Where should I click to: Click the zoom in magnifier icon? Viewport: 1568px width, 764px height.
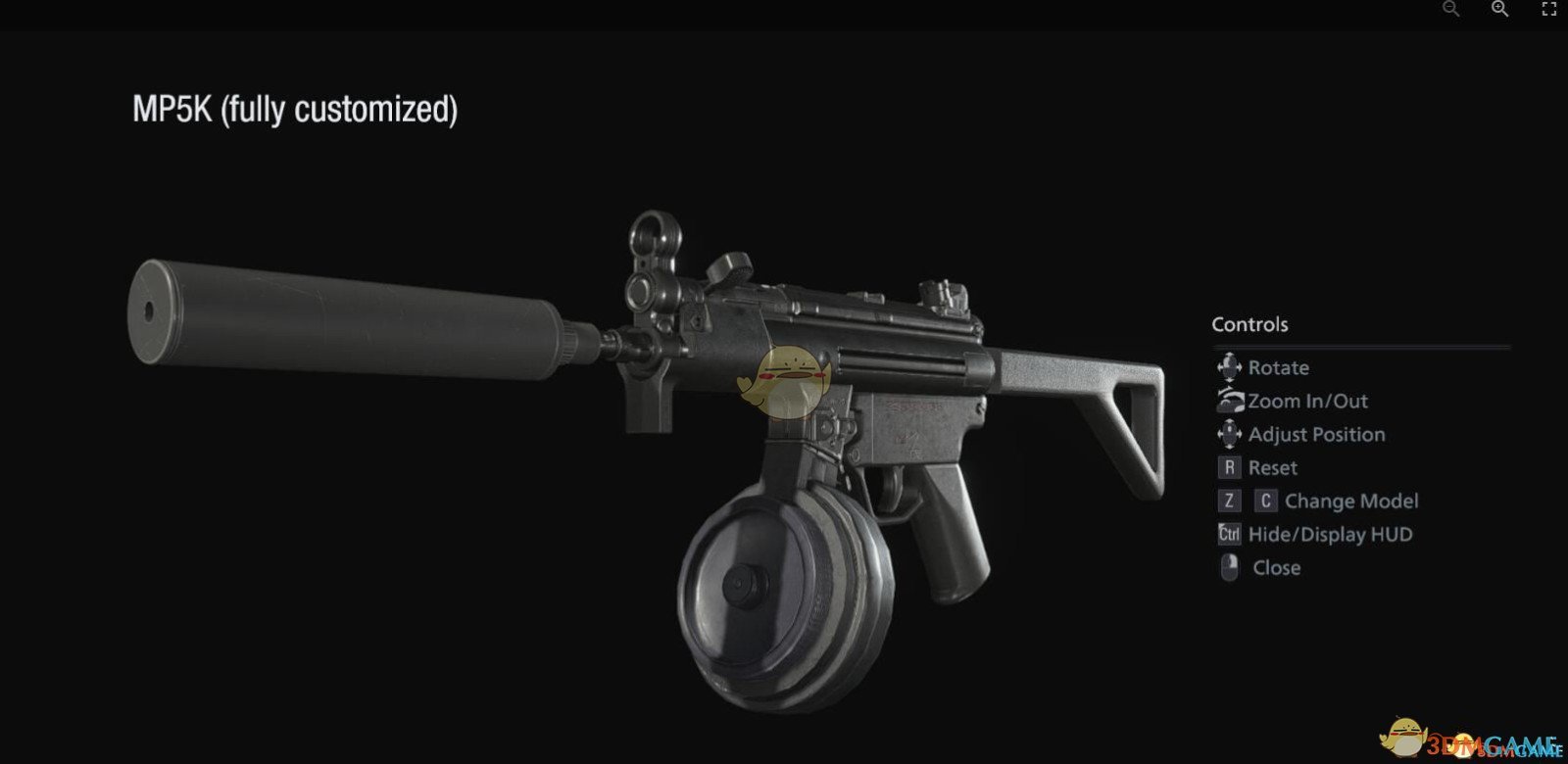coord(1498,10)
